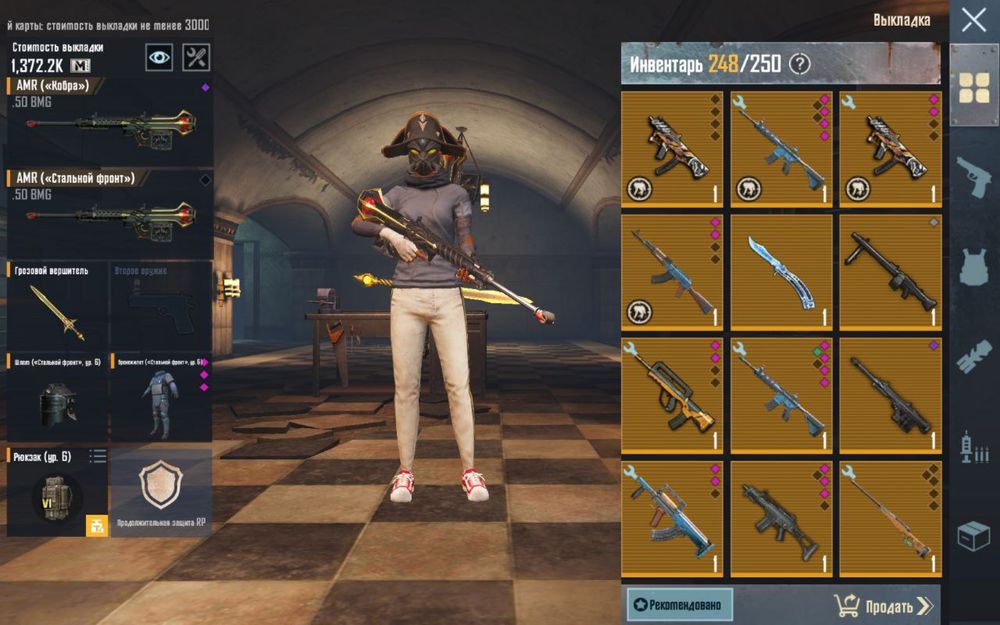Open the wrench and screwdriver tools button
Image resolution: width=1000 pixels, height=625 pixels.
(197, 57)
